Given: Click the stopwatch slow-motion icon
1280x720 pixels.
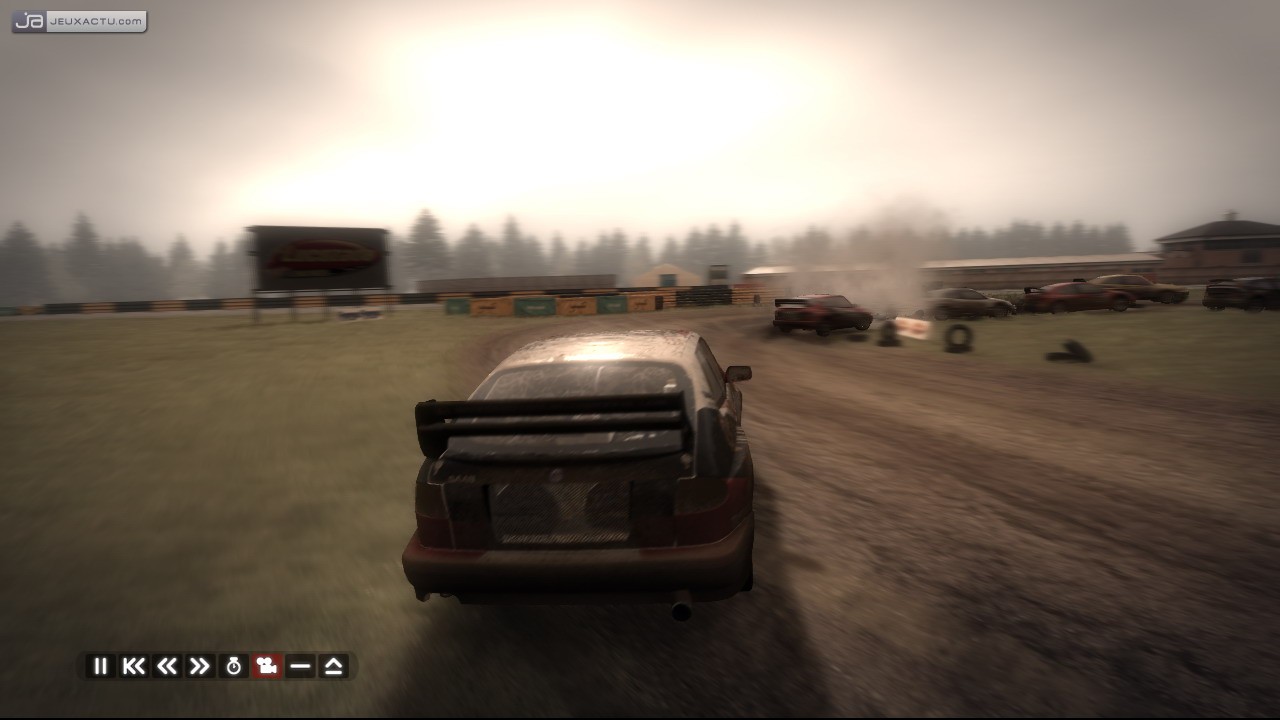Looking at the screenshot, I should click(x=234, y=666).
